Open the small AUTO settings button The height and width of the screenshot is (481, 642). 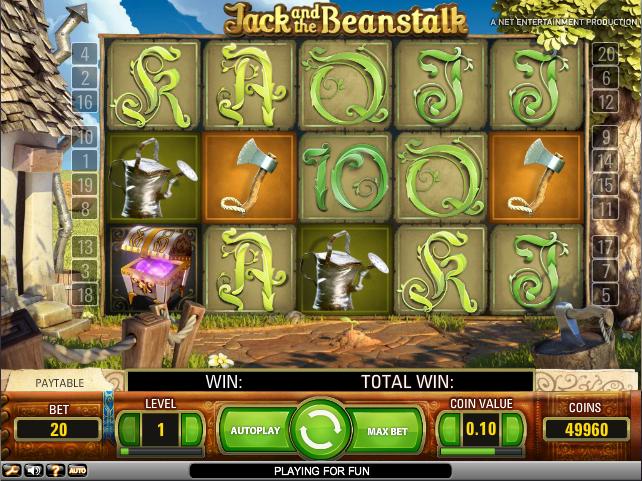pos(77,469)
